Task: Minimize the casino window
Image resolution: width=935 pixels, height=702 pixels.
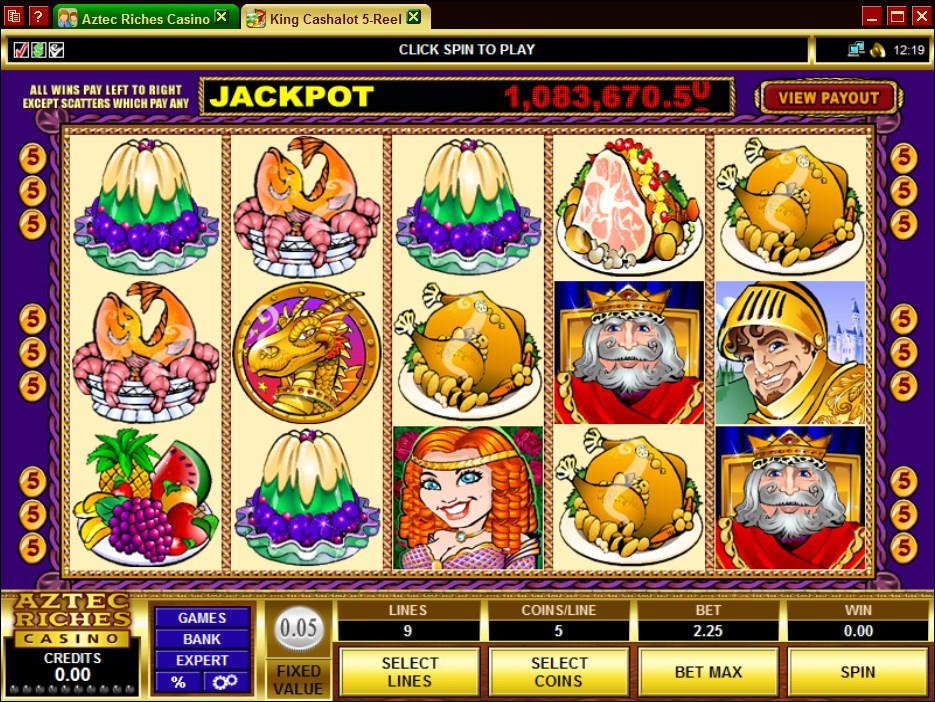Action: point(872,16)
